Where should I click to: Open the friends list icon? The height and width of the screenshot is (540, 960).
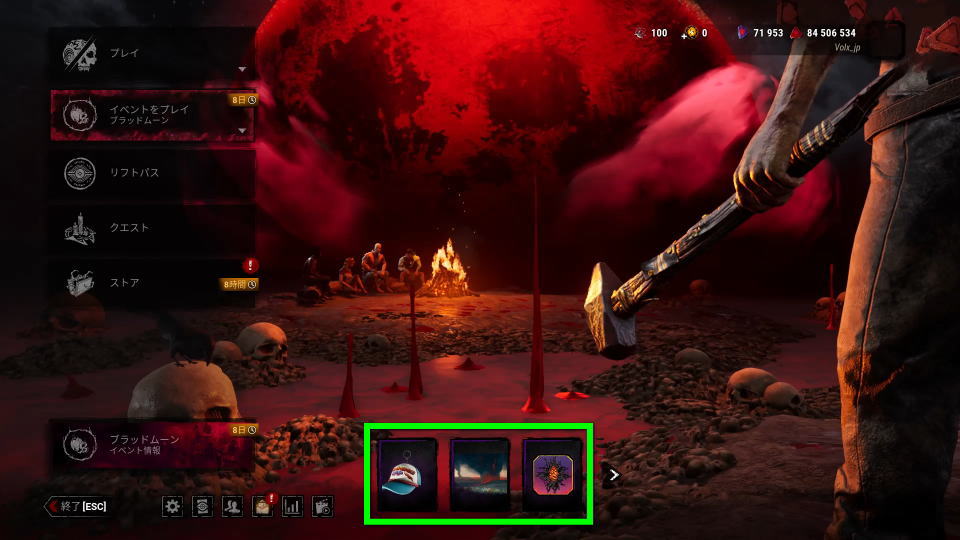[233, 506]
